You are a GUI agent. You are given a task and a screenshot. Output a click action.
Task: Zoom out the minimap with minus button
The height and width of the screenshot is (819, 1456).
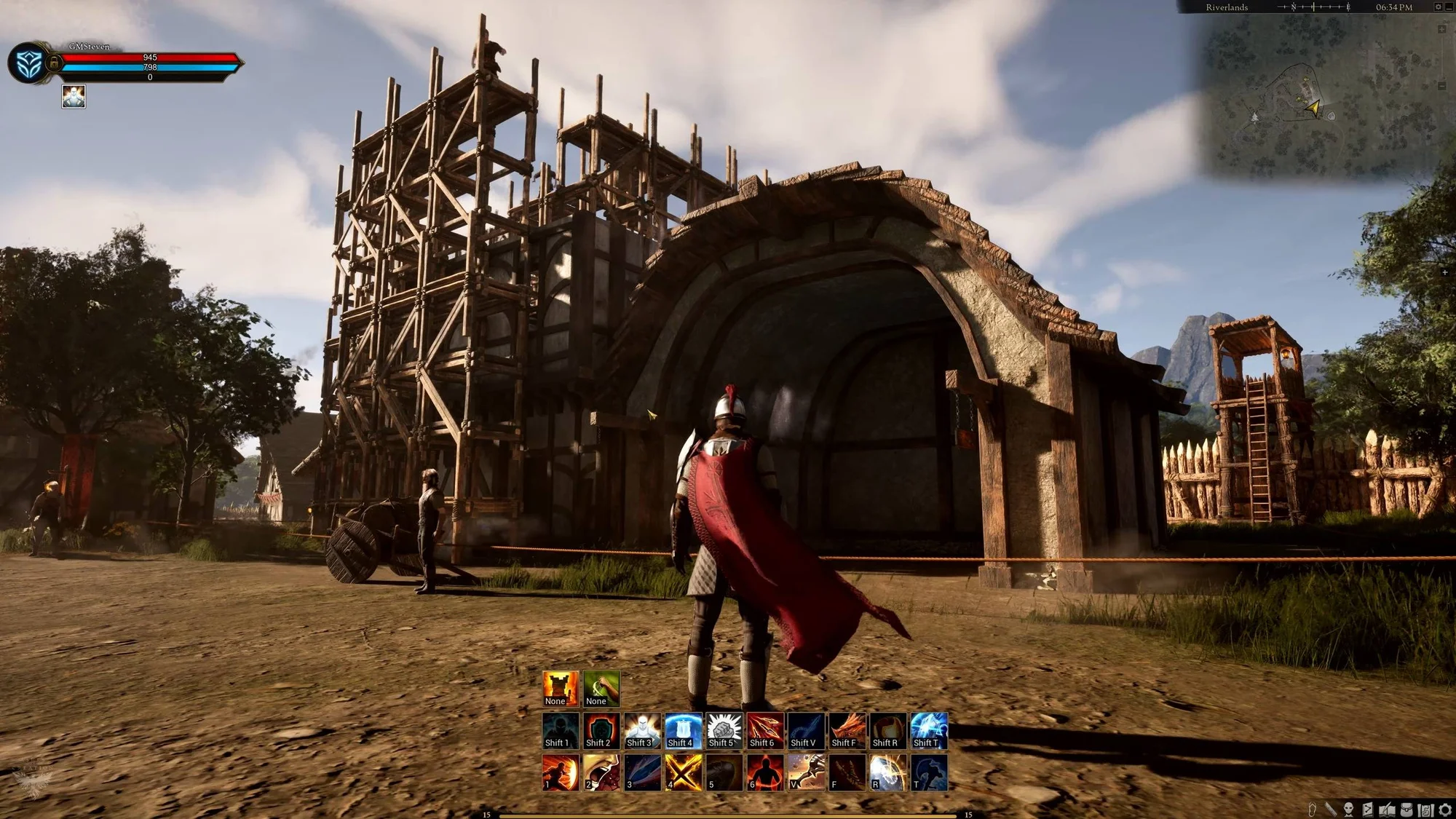click(x=1442, y=86)
